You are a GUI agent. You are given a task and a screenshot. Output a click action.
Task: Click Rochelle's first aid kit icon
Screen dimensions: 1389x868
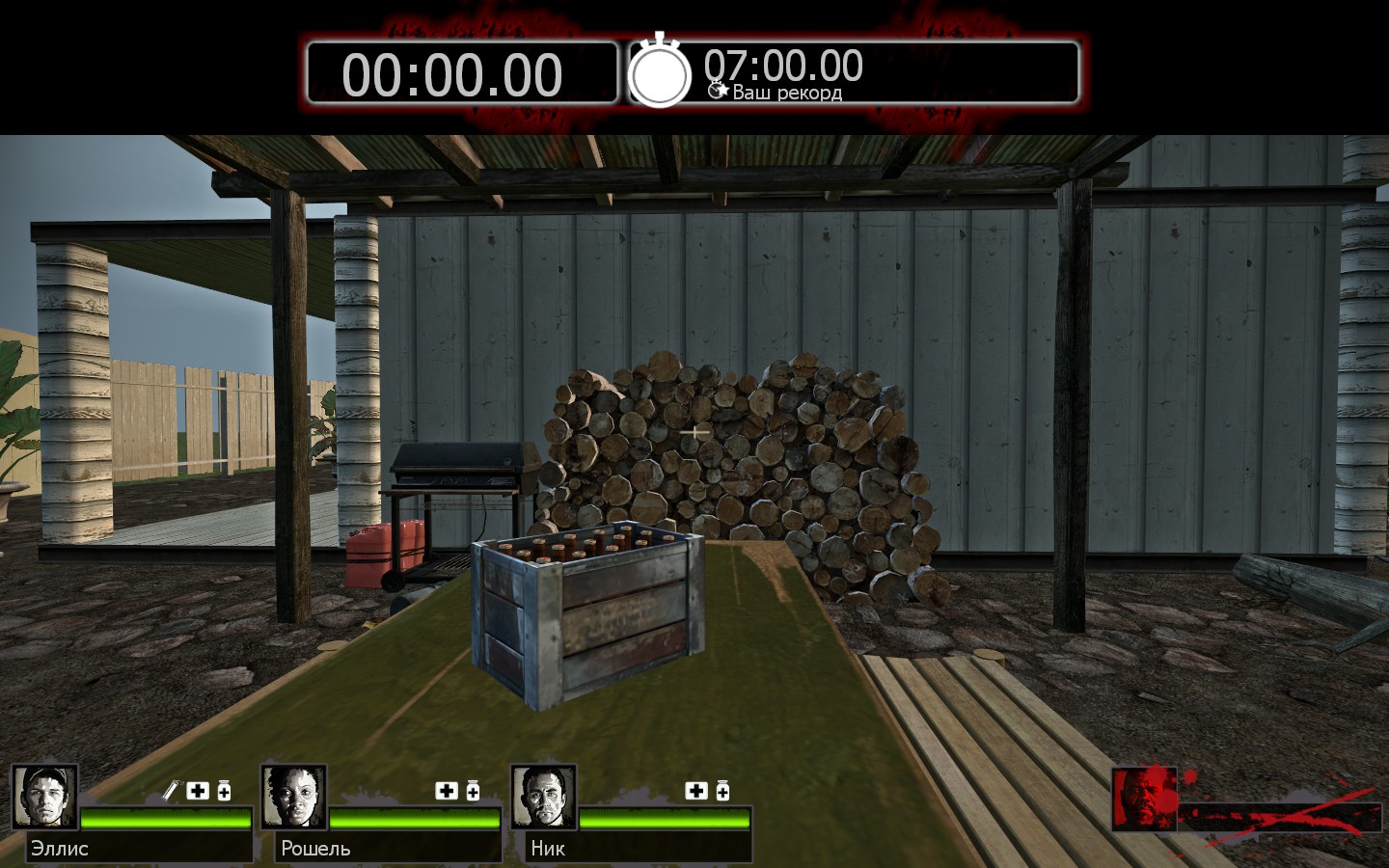447,791
